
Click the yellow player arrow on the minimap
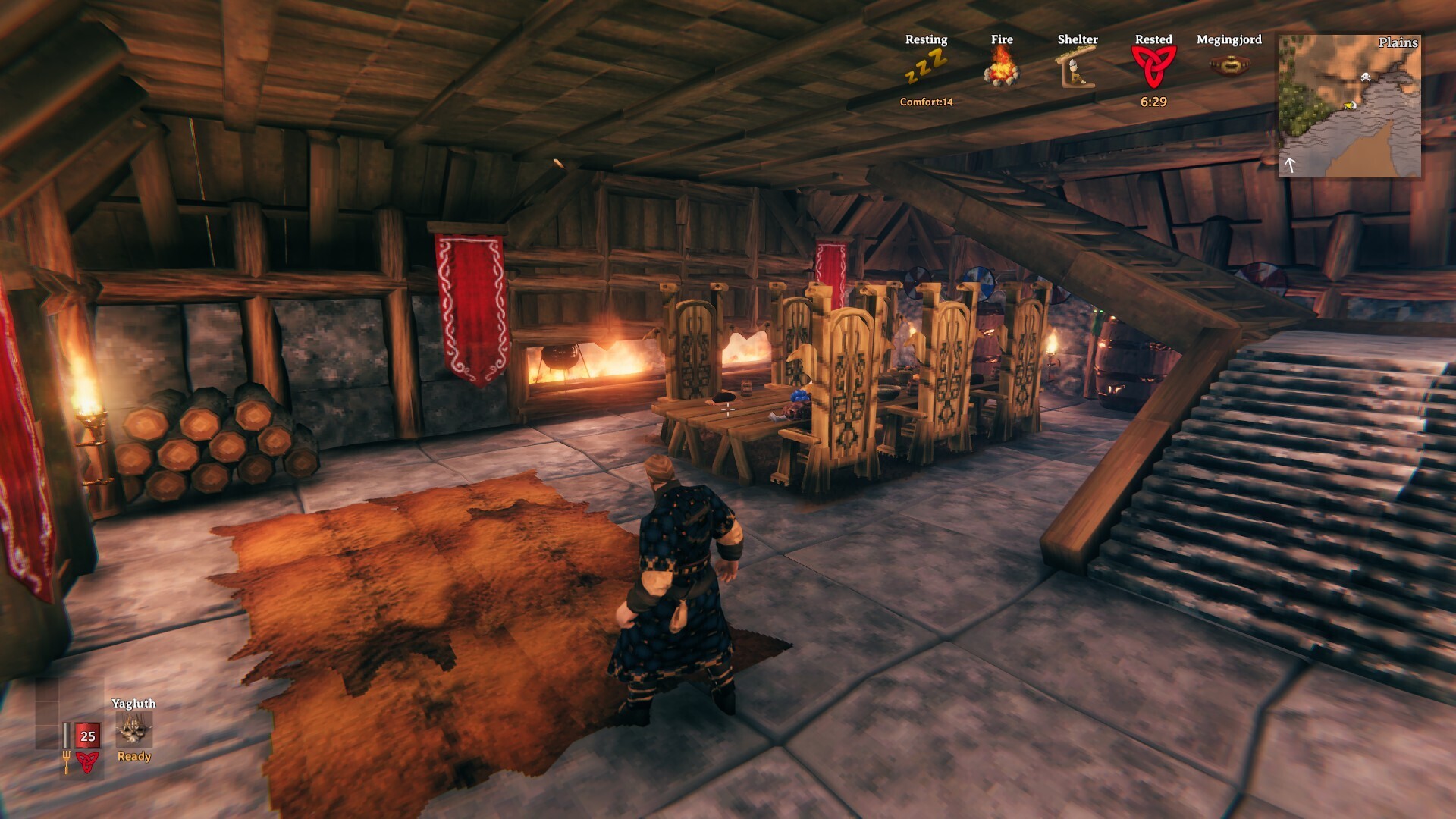pyautogui.click(x=1348, y=105)
